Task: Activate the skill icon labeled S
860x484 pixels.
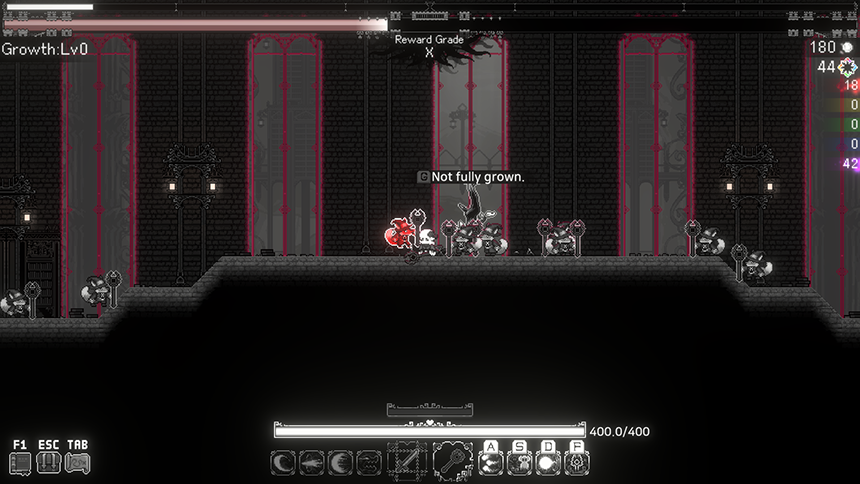Action: point(519,463)
